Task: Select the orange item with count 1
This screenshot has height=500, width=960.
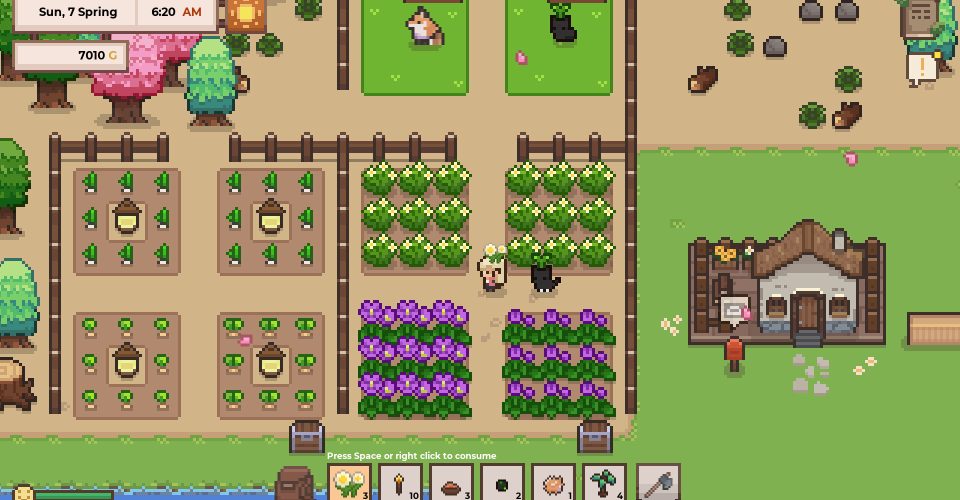Action: (553, 484)
